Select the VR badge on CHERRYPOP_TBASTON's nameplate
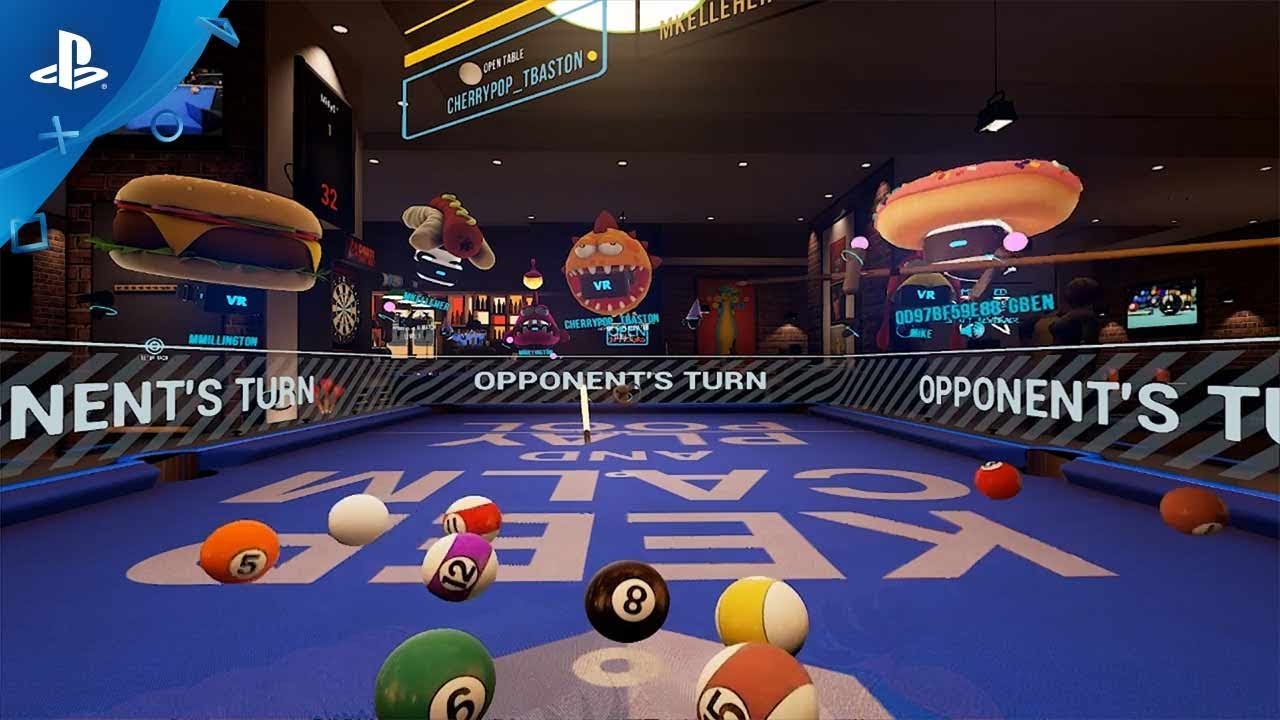Screen dimensions: 1280x720 point(602,286)
